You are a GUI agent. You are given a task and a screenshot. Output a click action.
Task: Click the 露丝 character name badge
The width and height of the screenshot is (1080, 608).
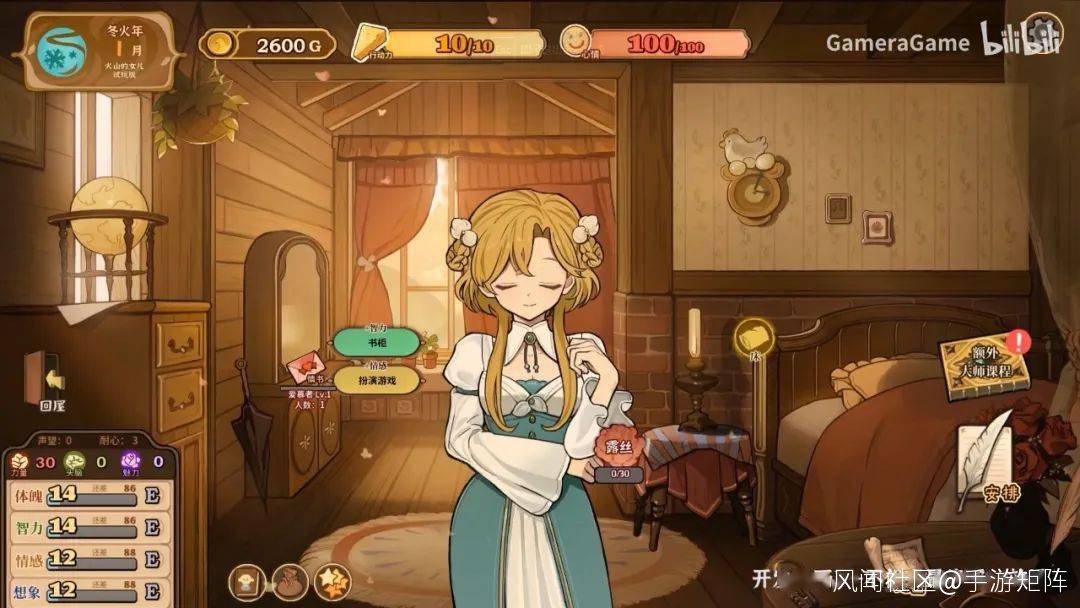coord(618,452)
